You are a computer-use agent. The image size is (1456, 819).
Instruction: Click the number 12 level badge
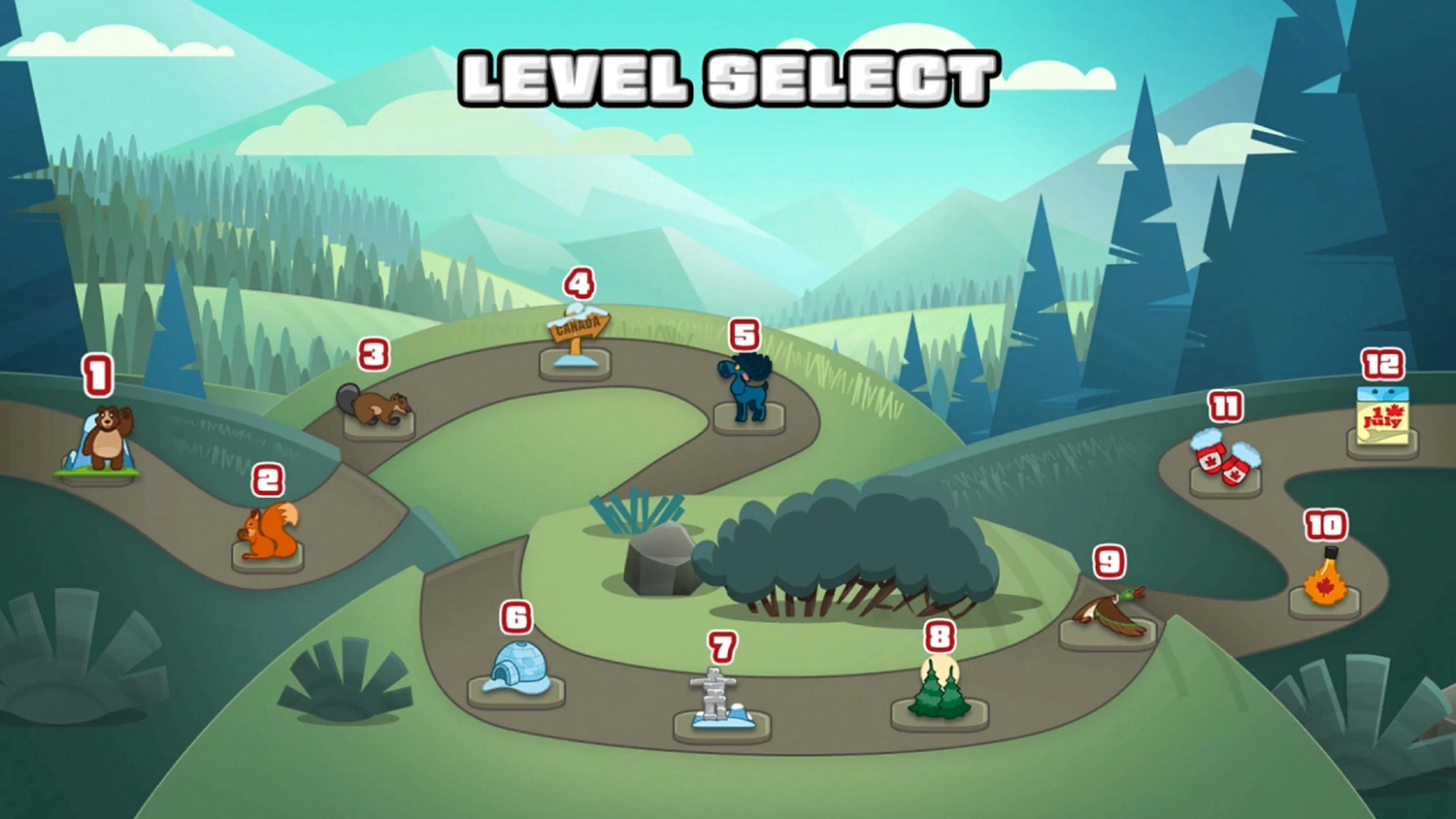pos(1382,363)
